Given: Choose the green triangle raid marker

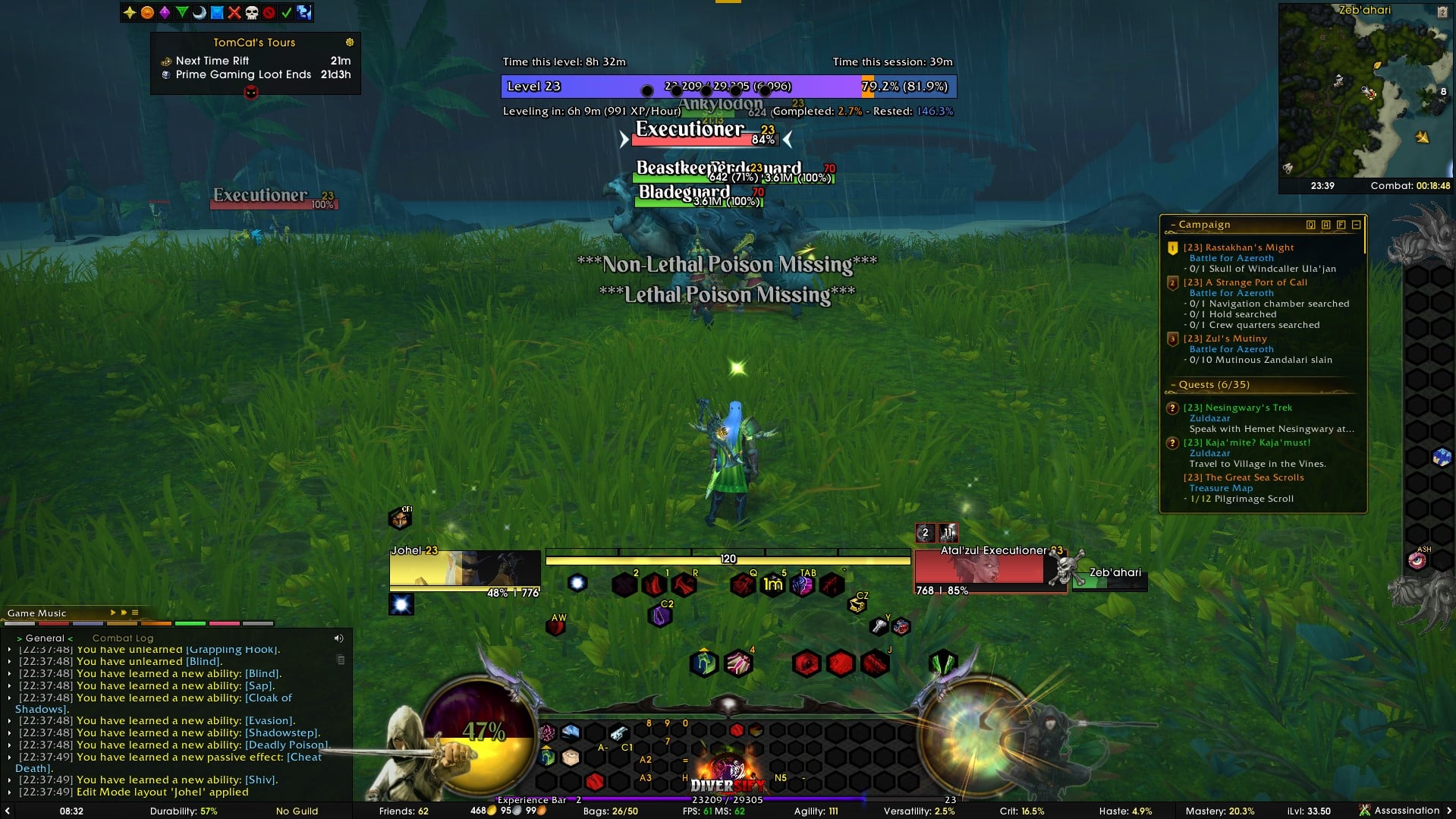Looking at the screenshot, I should tap(182, 12).
